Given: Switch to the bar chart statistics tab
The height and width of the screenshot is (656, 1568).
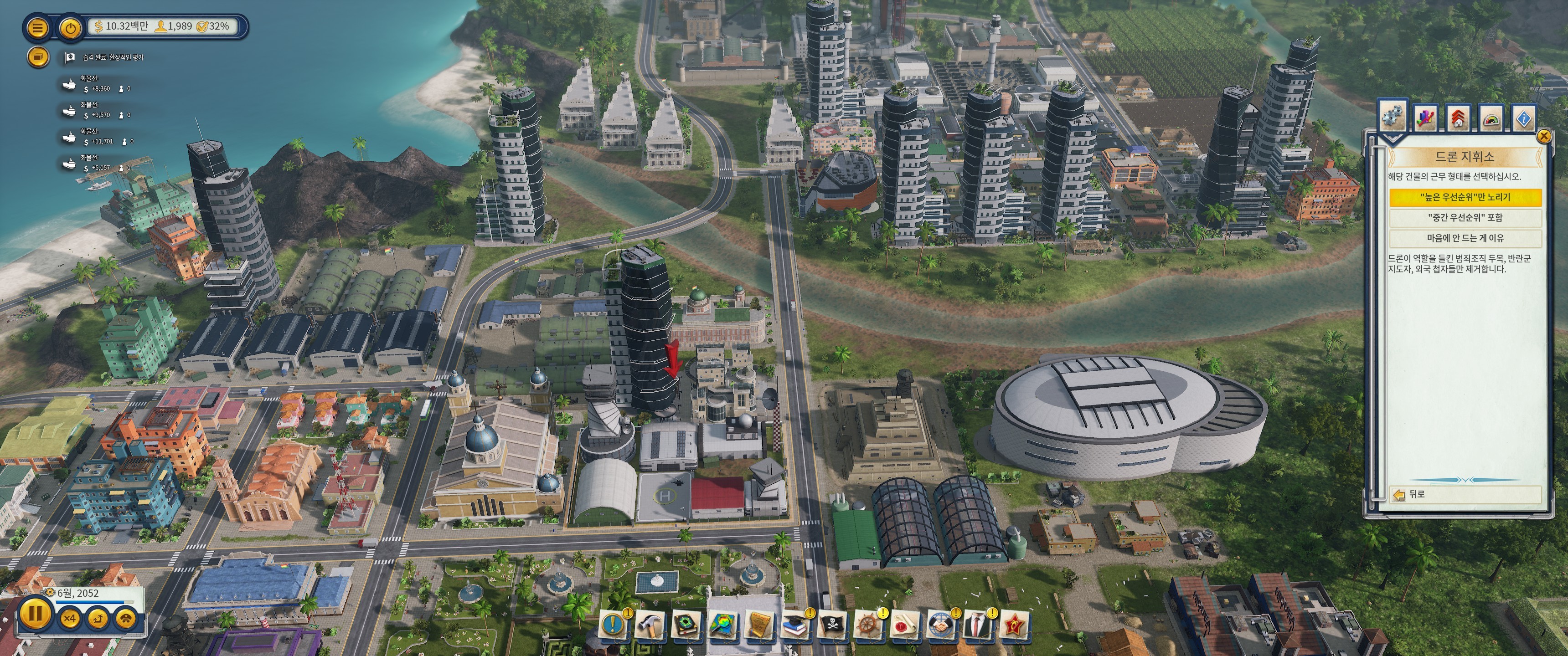Looking at the screenshot, I should click(x=1425, y=118).
